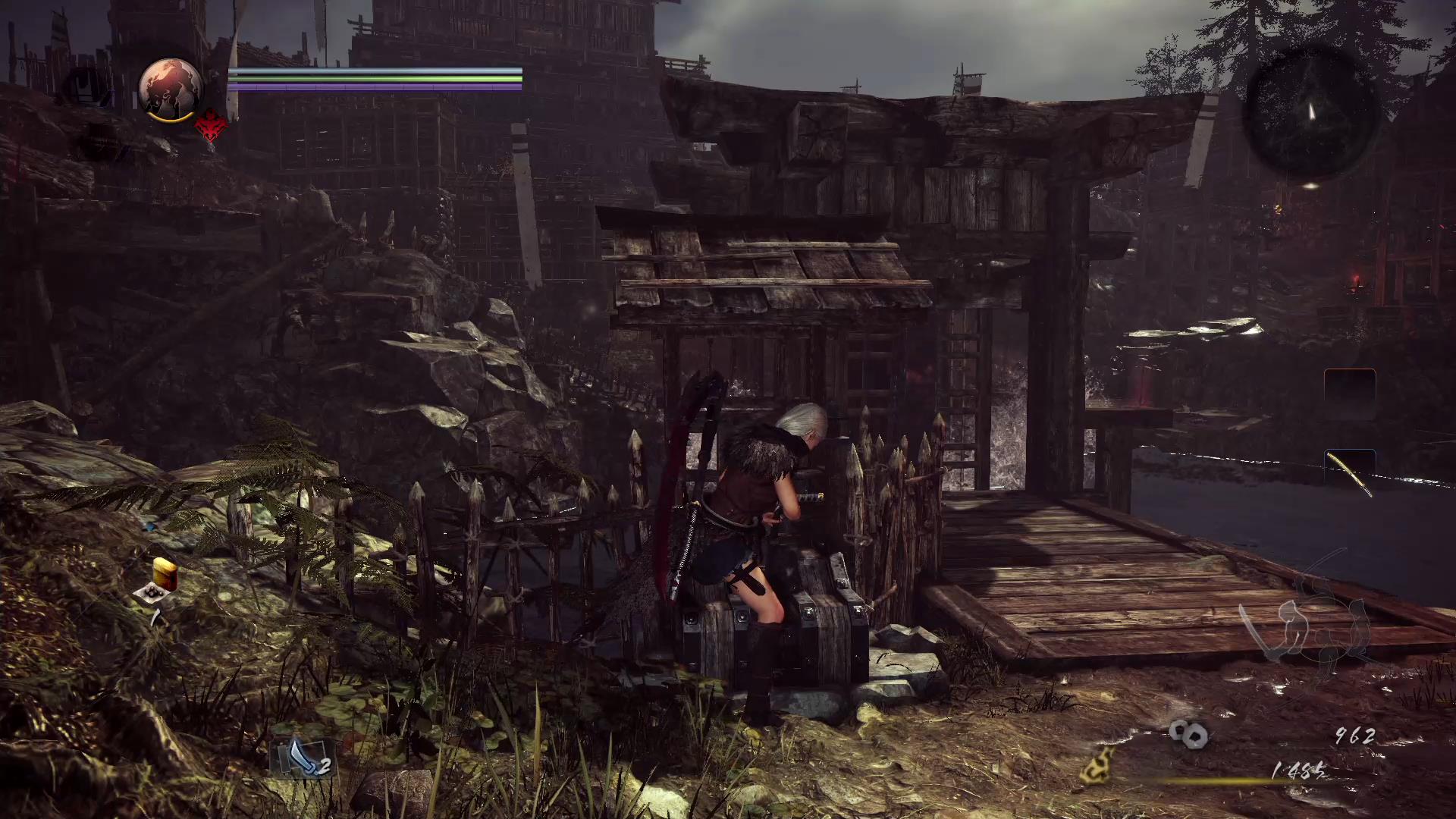Select the two silver bullets ammo icon
This screenshot has height=819, width=1456.
[x=1188, y=733]
